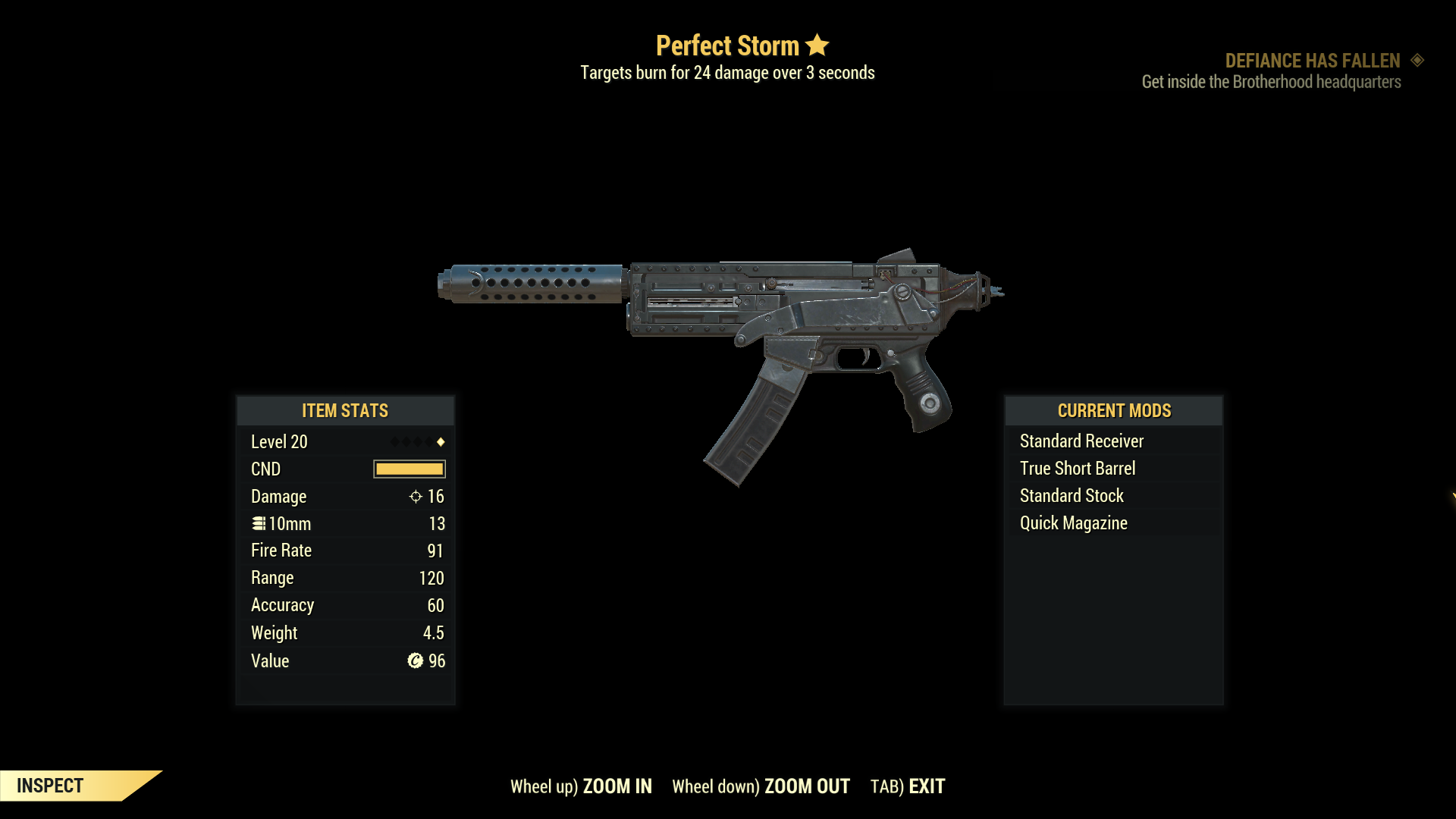Expand the ITEM STATS panel header
The image size is (1456, 819).
pos(345,410)
